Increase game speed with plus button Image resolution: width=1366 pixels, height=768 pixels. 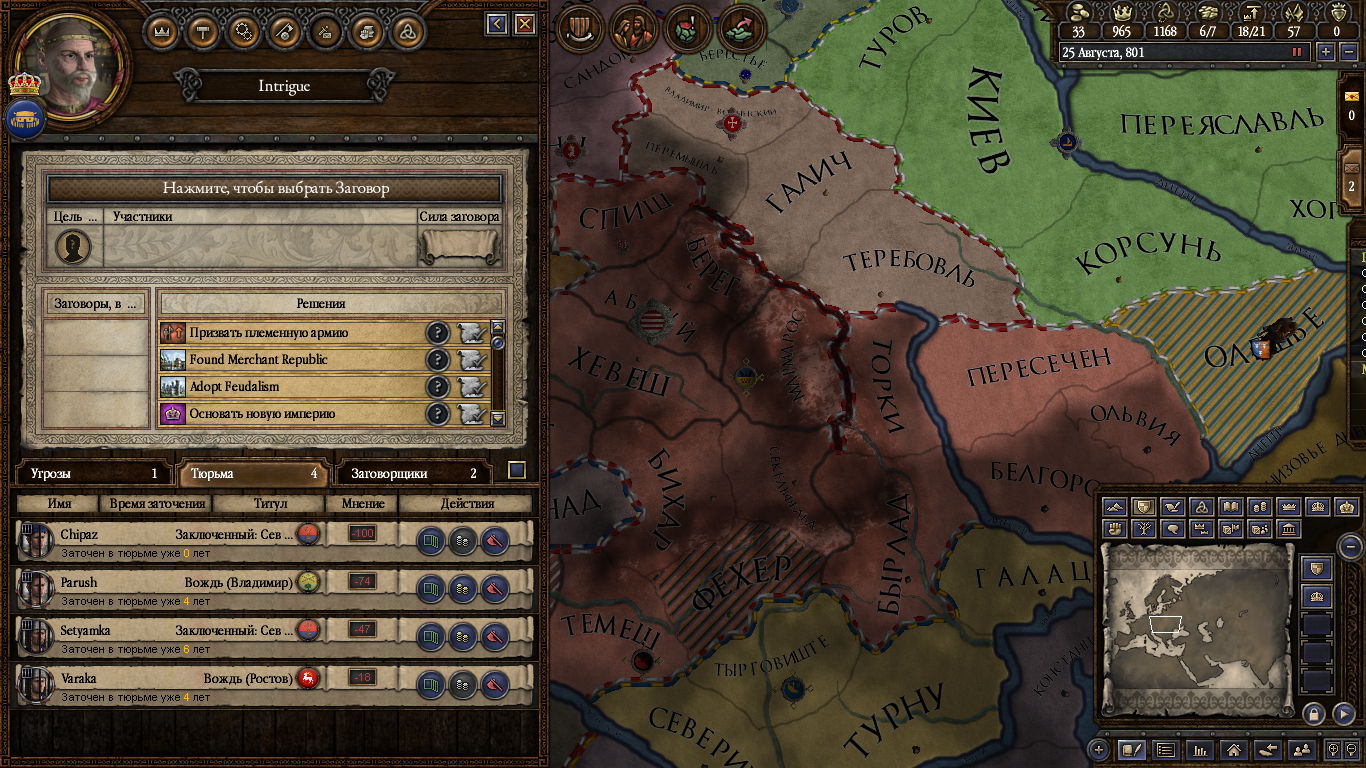point(1326,52)
